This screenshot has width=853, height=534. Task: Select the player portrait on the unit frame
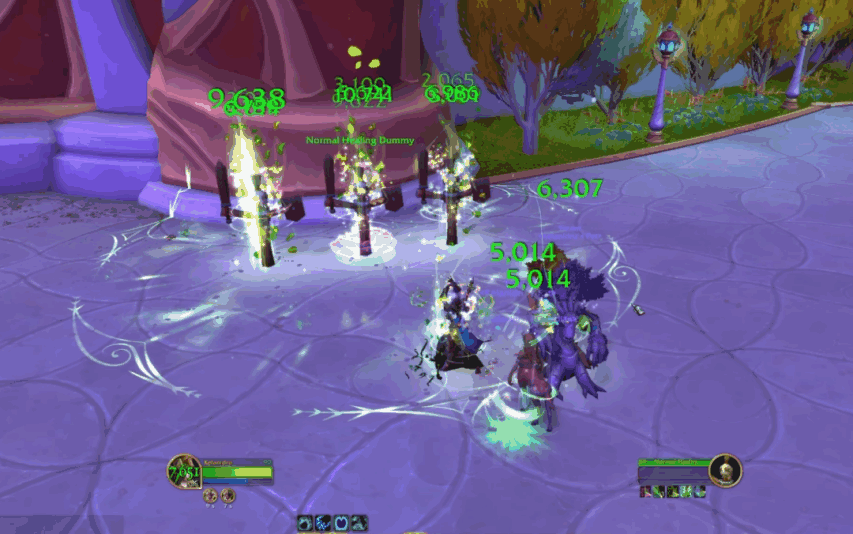pos(183,472)
